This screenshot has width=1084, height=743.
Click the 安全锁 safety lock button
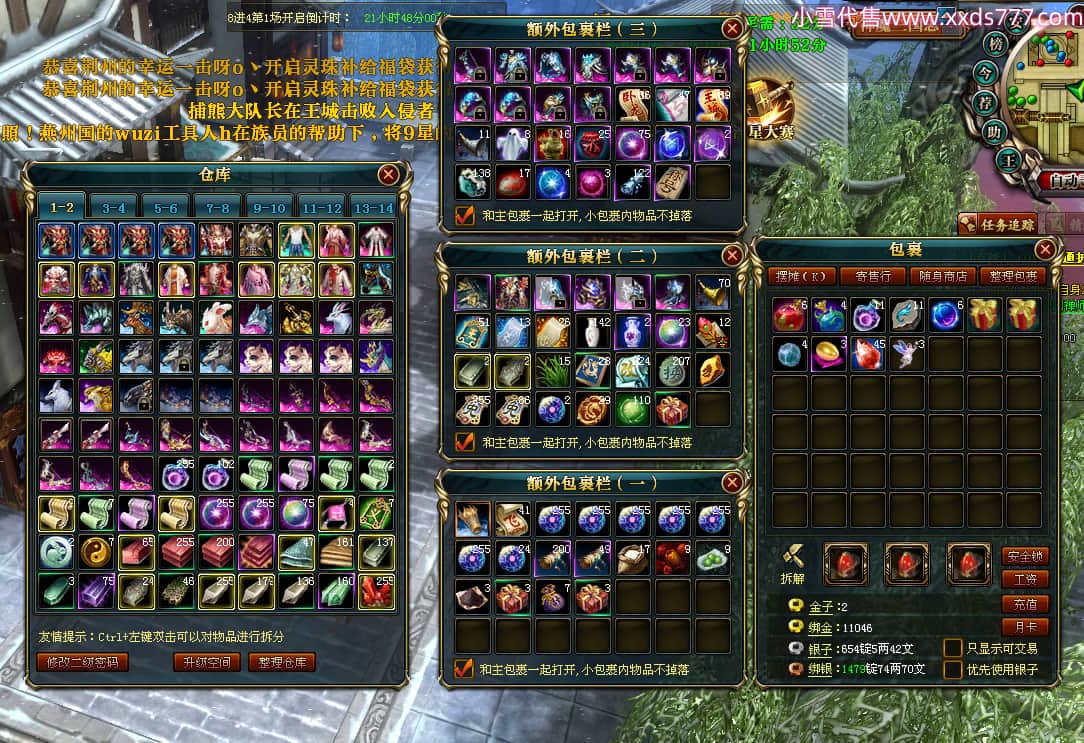(1024, 556)
